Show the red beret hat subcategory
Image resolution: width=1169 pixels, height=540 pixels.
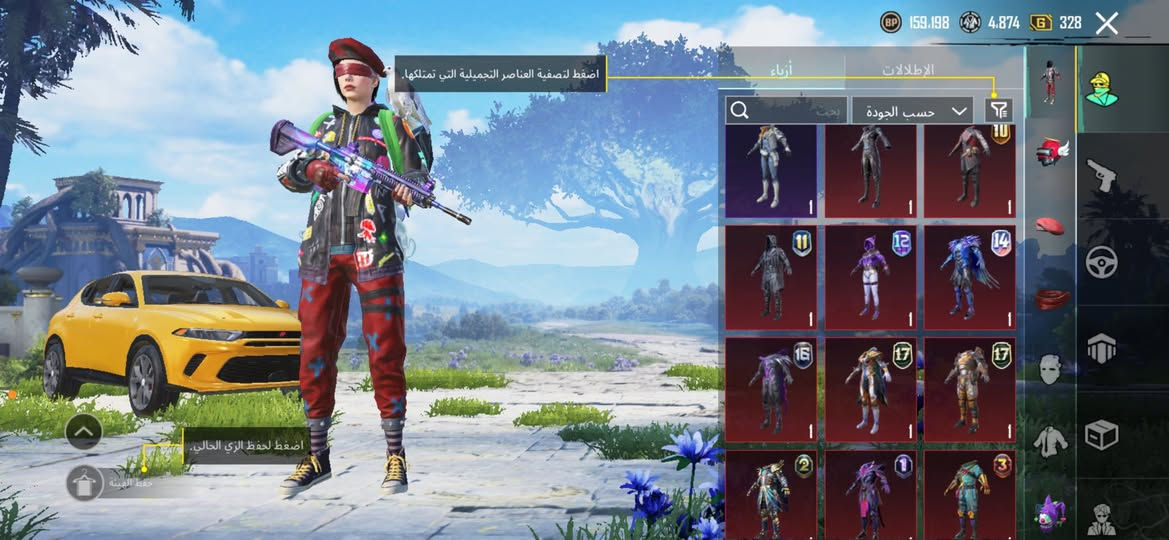pos(1050,225)
